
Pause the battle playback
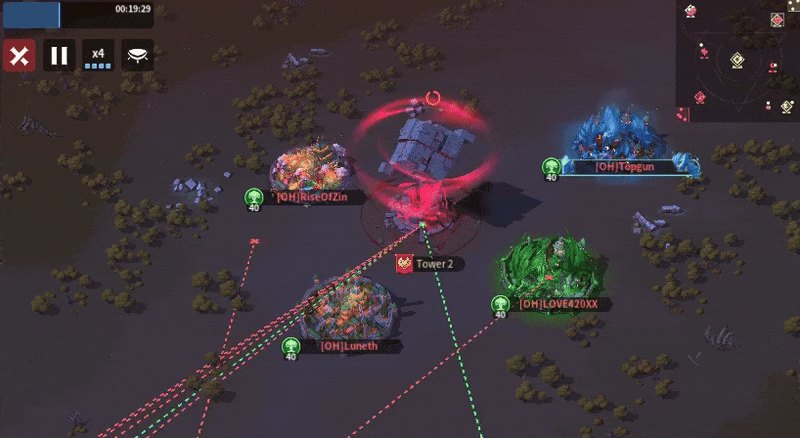tap(59, 55)
